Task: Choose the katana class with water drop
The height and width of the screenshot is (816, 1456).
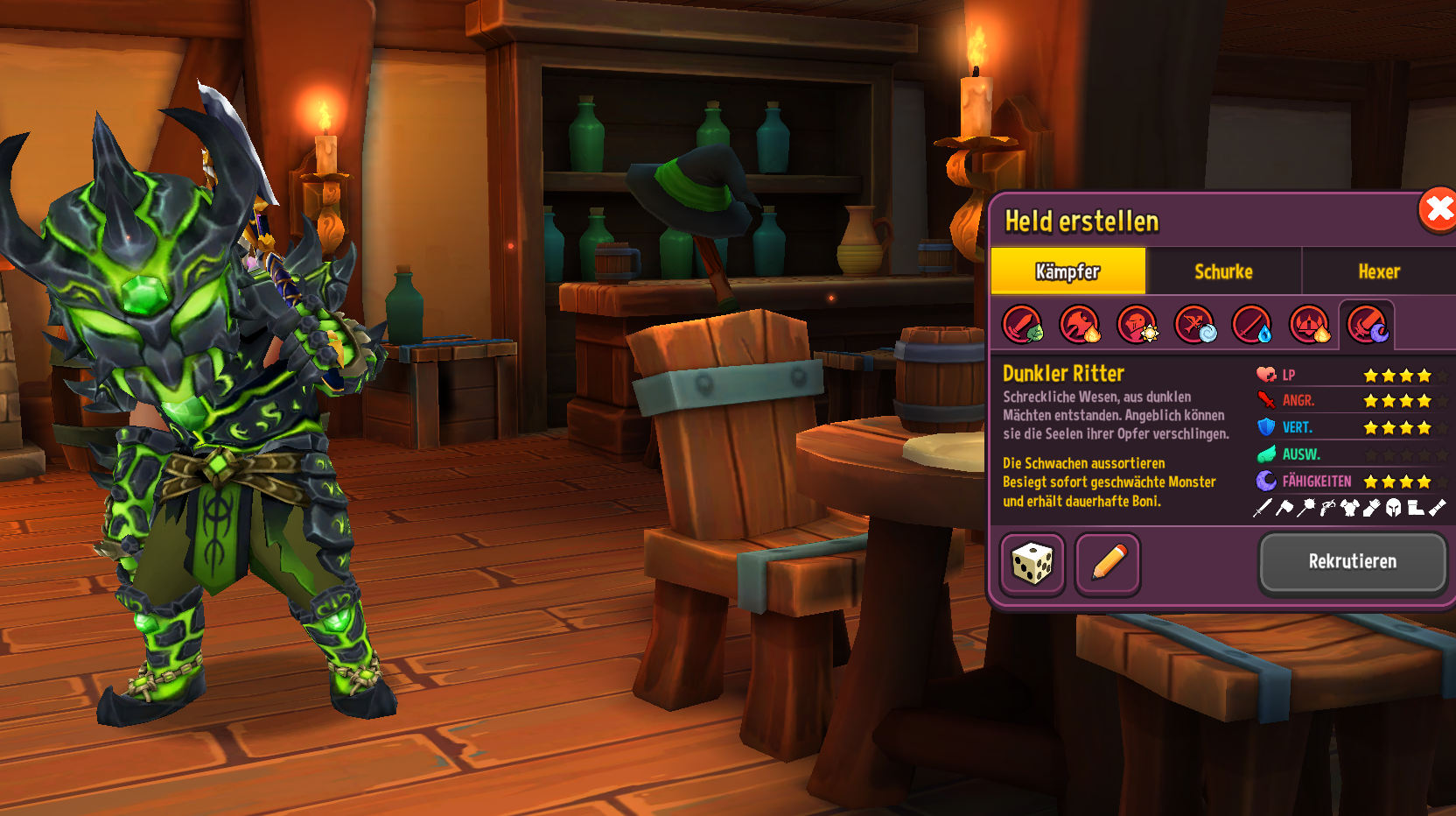Action: (1252, 324)
